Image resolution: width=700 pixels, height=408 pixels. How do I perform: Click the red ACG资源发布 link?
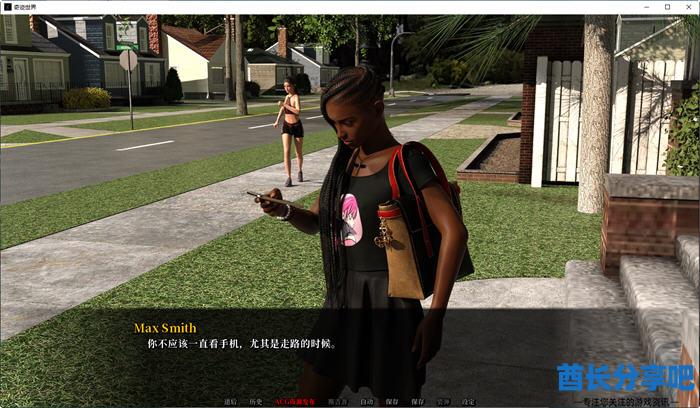coord(294,402)
